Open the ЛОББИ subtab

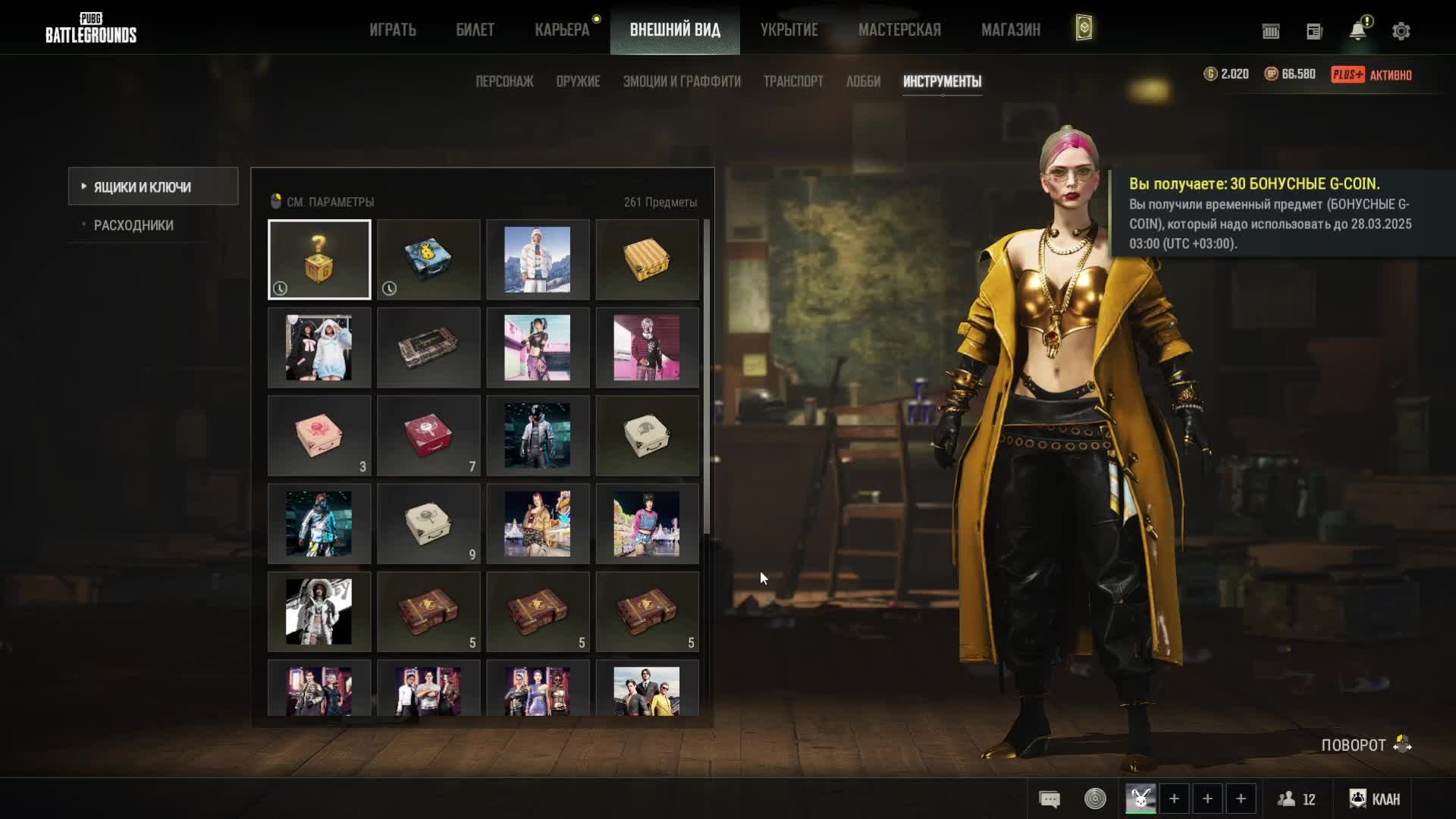click(863, 81)
